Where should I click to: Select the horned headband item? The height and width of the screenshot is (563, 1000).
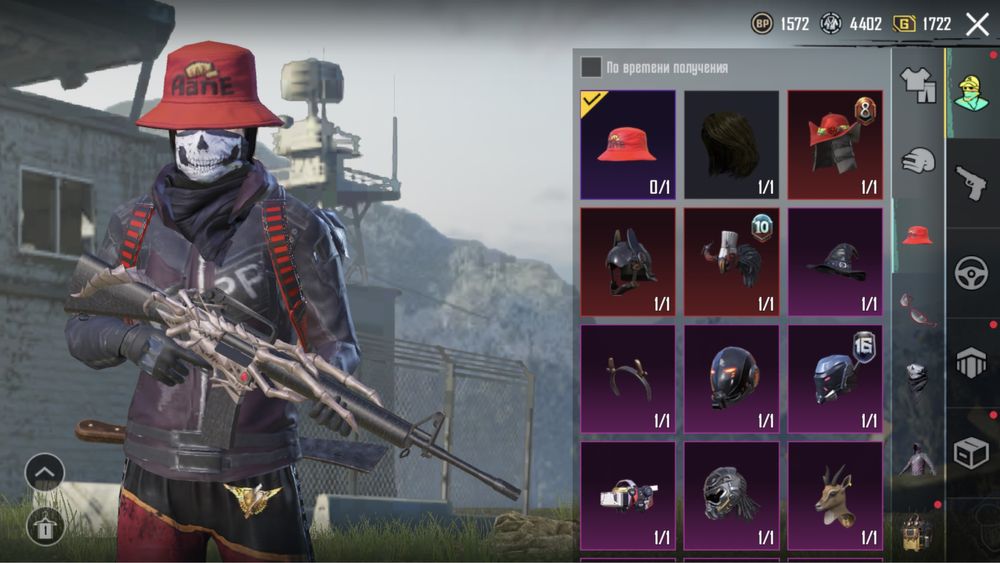pyautogui.click(x=627, y=379)
